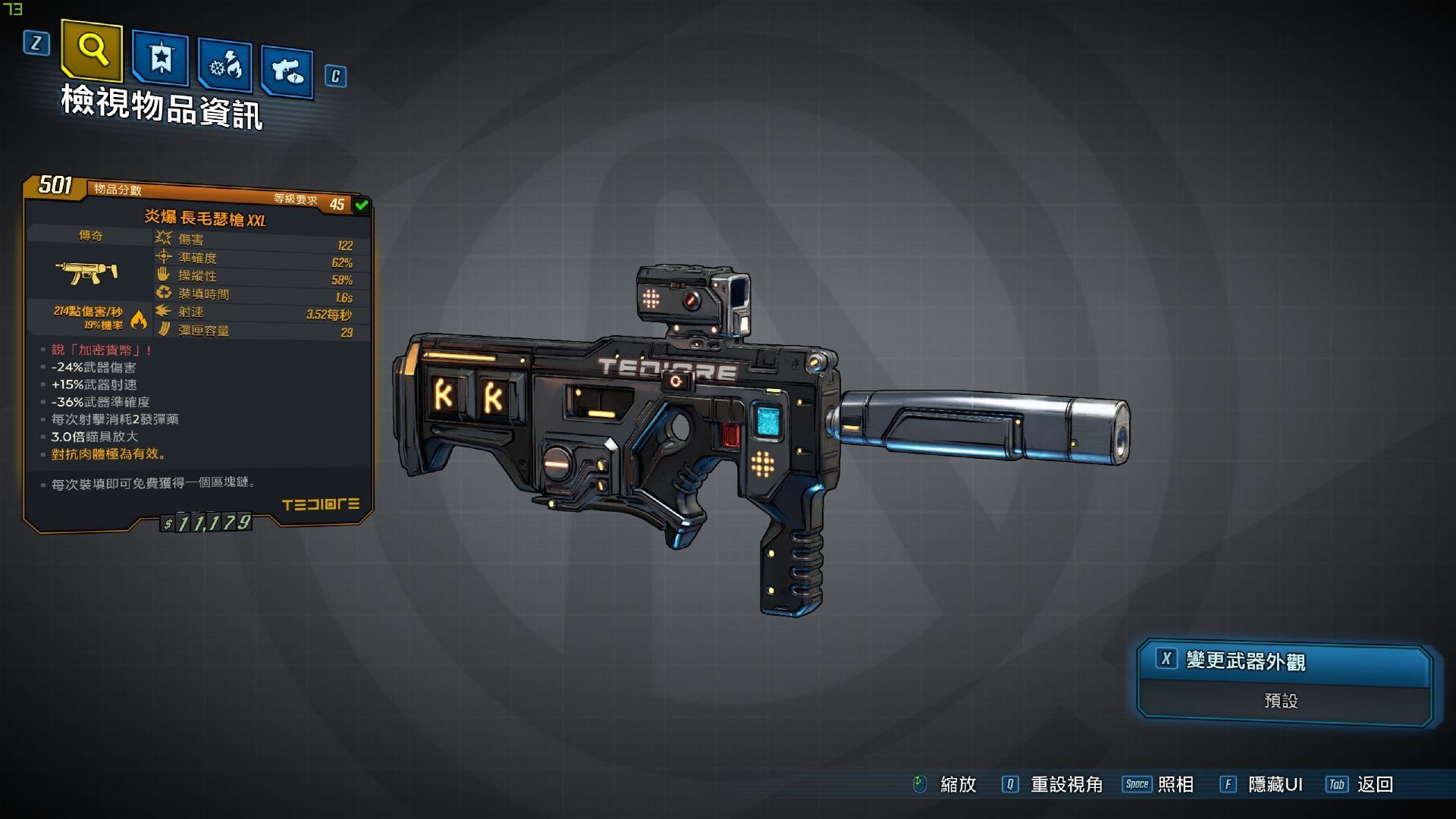Switch to the gun with eye tab
This screenshot has height=819, width=1456.
(287, 72)
